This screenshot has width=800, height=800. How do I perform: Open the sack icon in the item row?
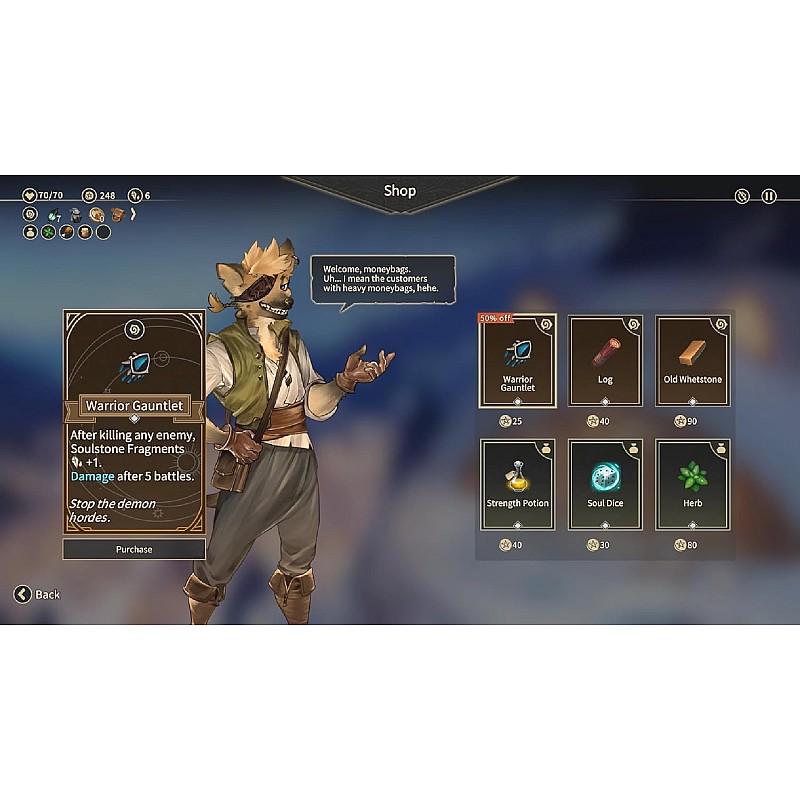point(30,232)
